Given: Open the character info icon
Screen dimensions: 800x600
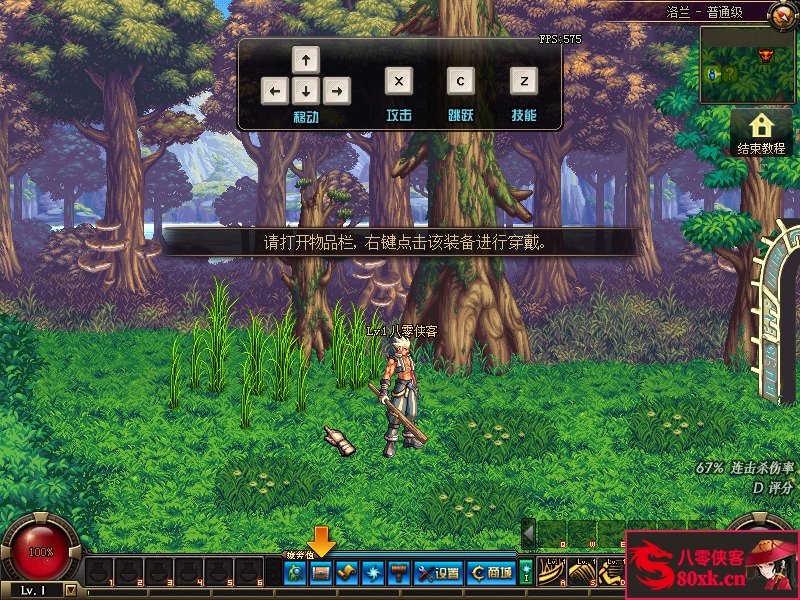Looking at the screenshot, I should pyautogui.click(x=296, y=573).
